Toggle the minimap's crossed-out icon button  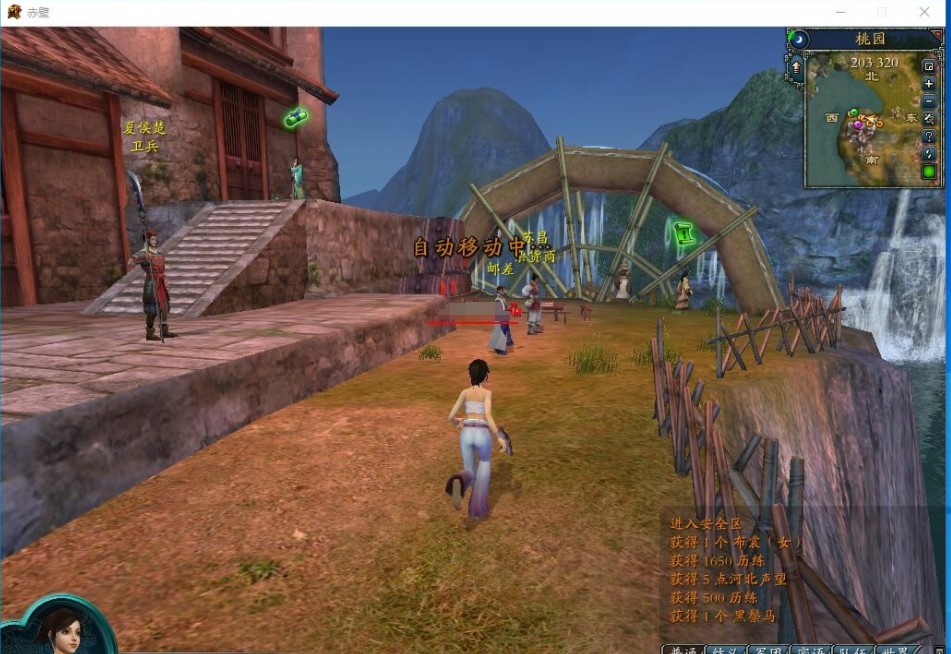point(929,119)
